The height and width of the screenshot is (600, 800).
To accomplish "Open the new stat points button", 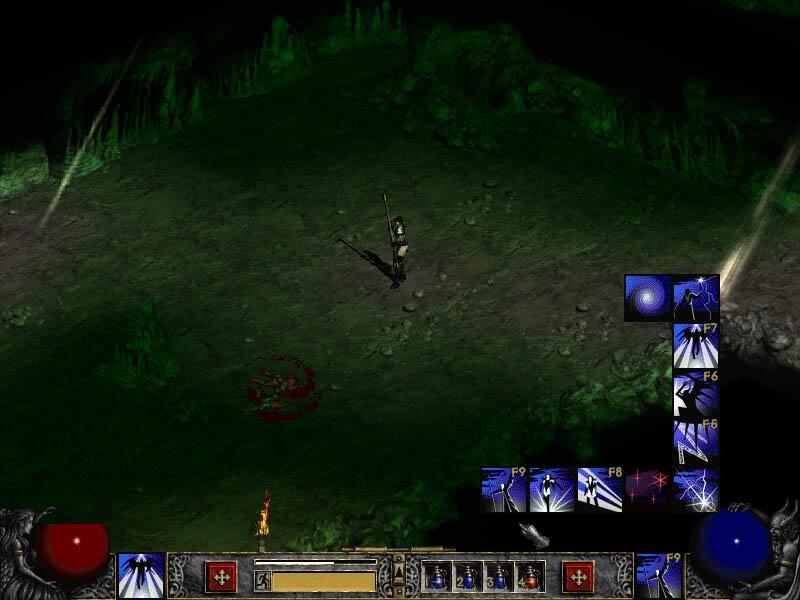I will (221, 577).
